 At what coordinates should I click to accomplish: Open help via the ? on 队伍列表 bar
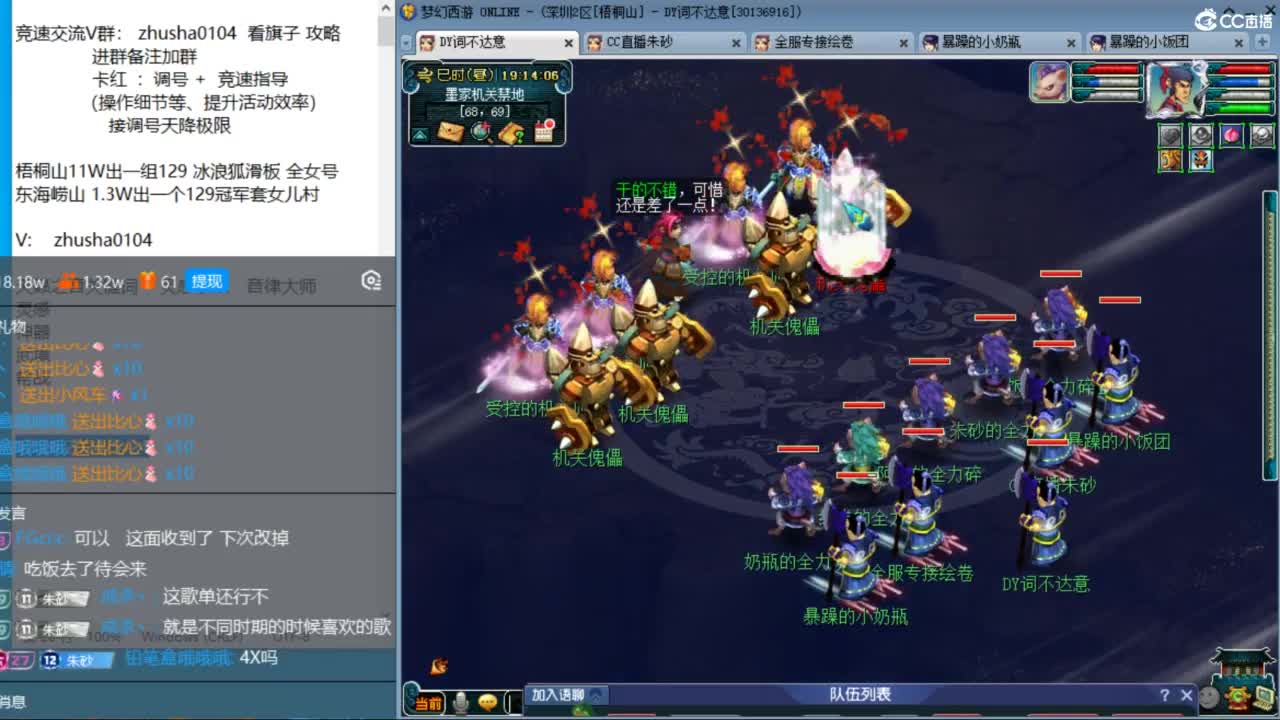1166,694
